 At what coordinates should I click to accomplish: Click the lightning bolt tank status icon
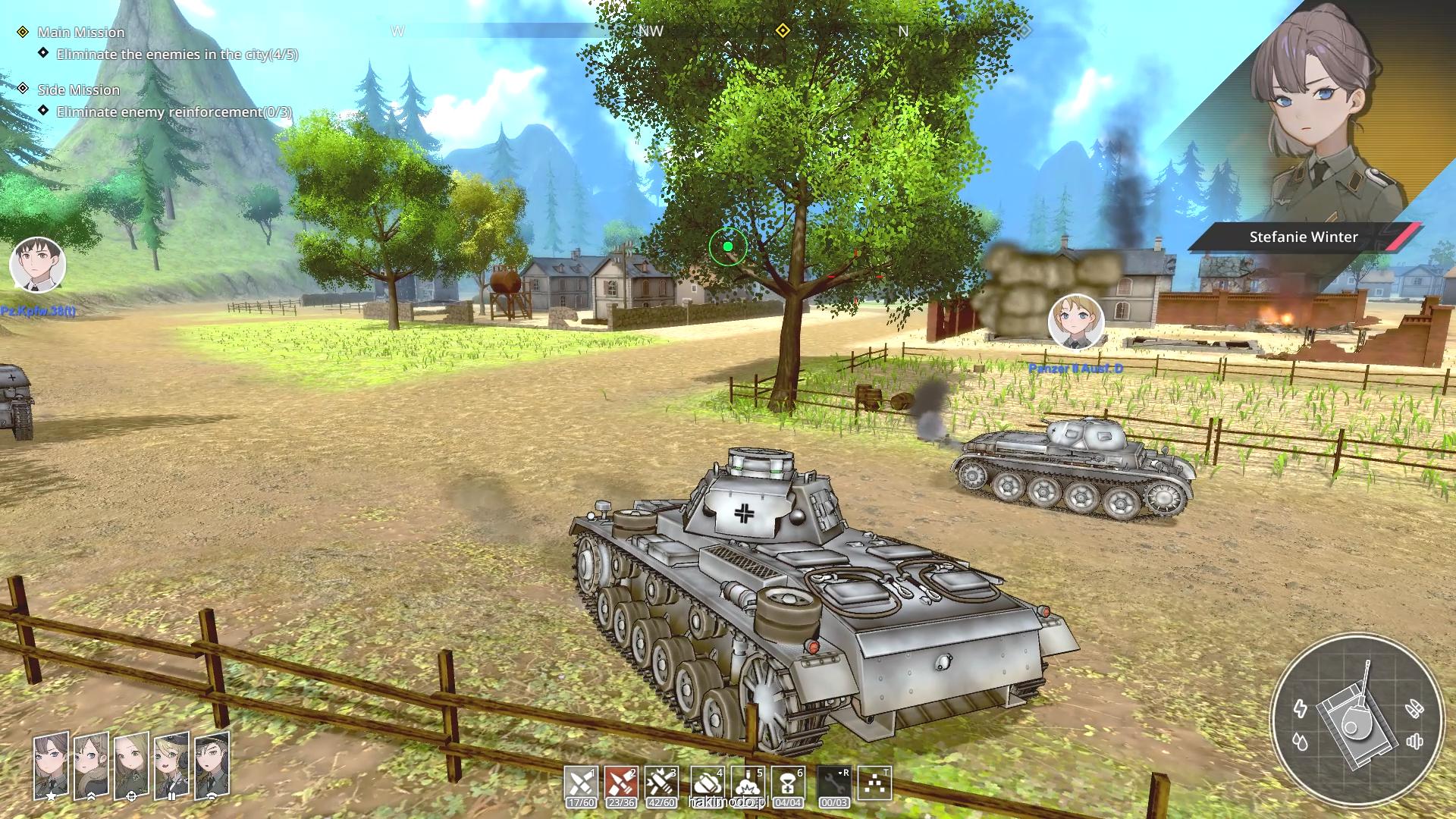pos(1301,708)
